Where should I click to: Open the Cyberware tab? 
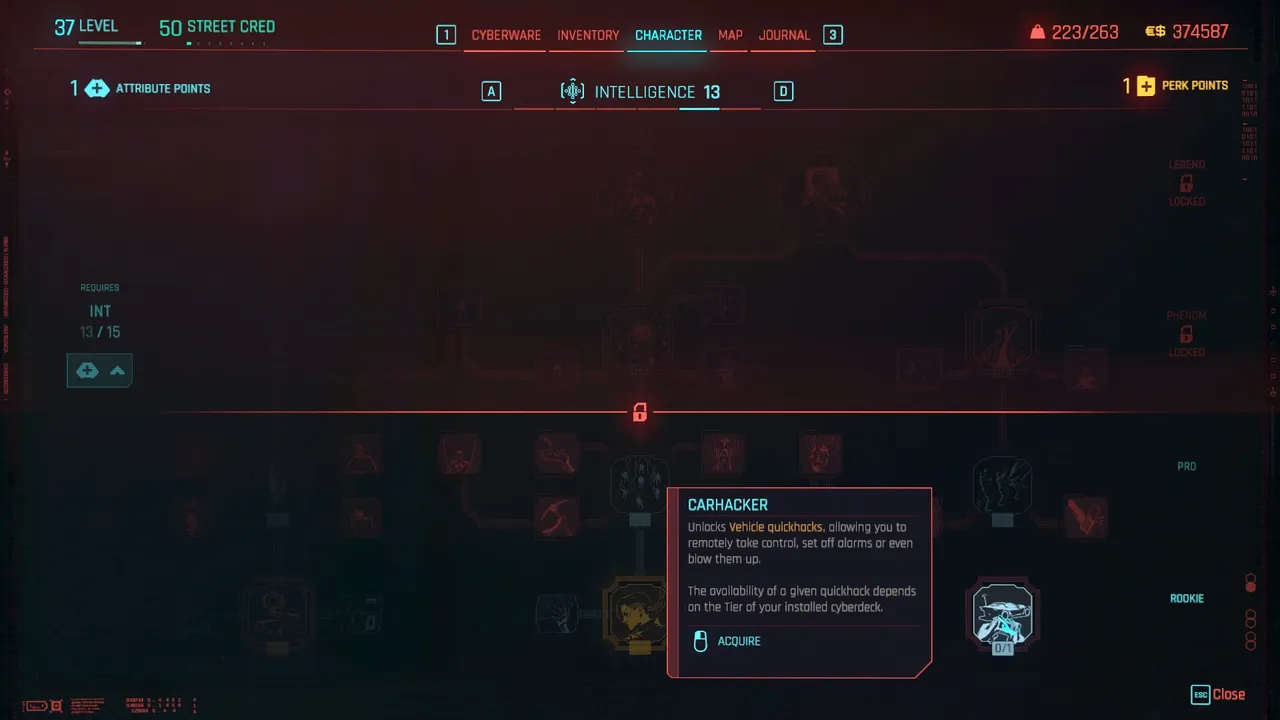pos(506,35)
